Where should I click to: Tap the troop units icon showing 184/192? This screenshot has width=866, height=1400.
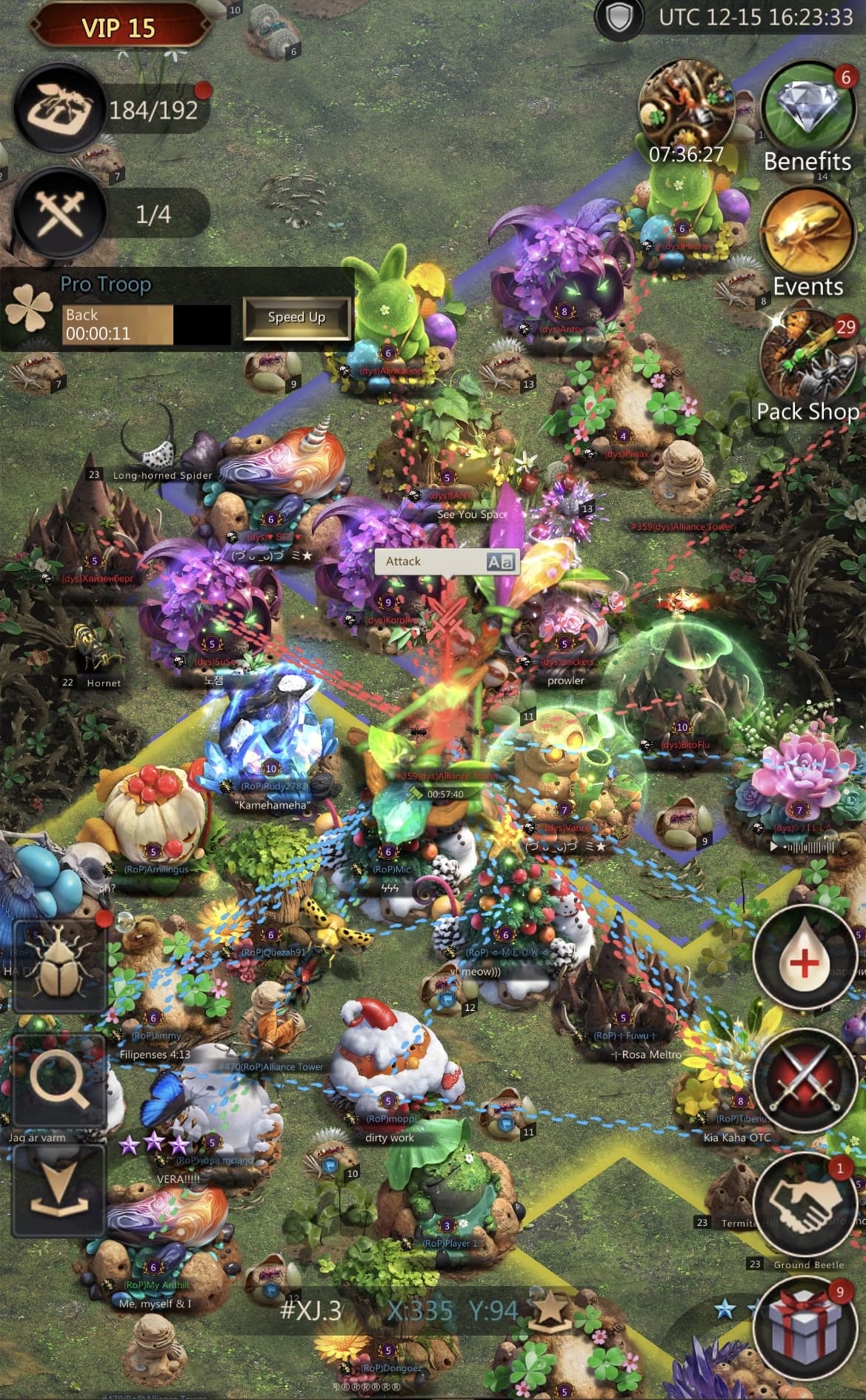click(x=61, y=110)
